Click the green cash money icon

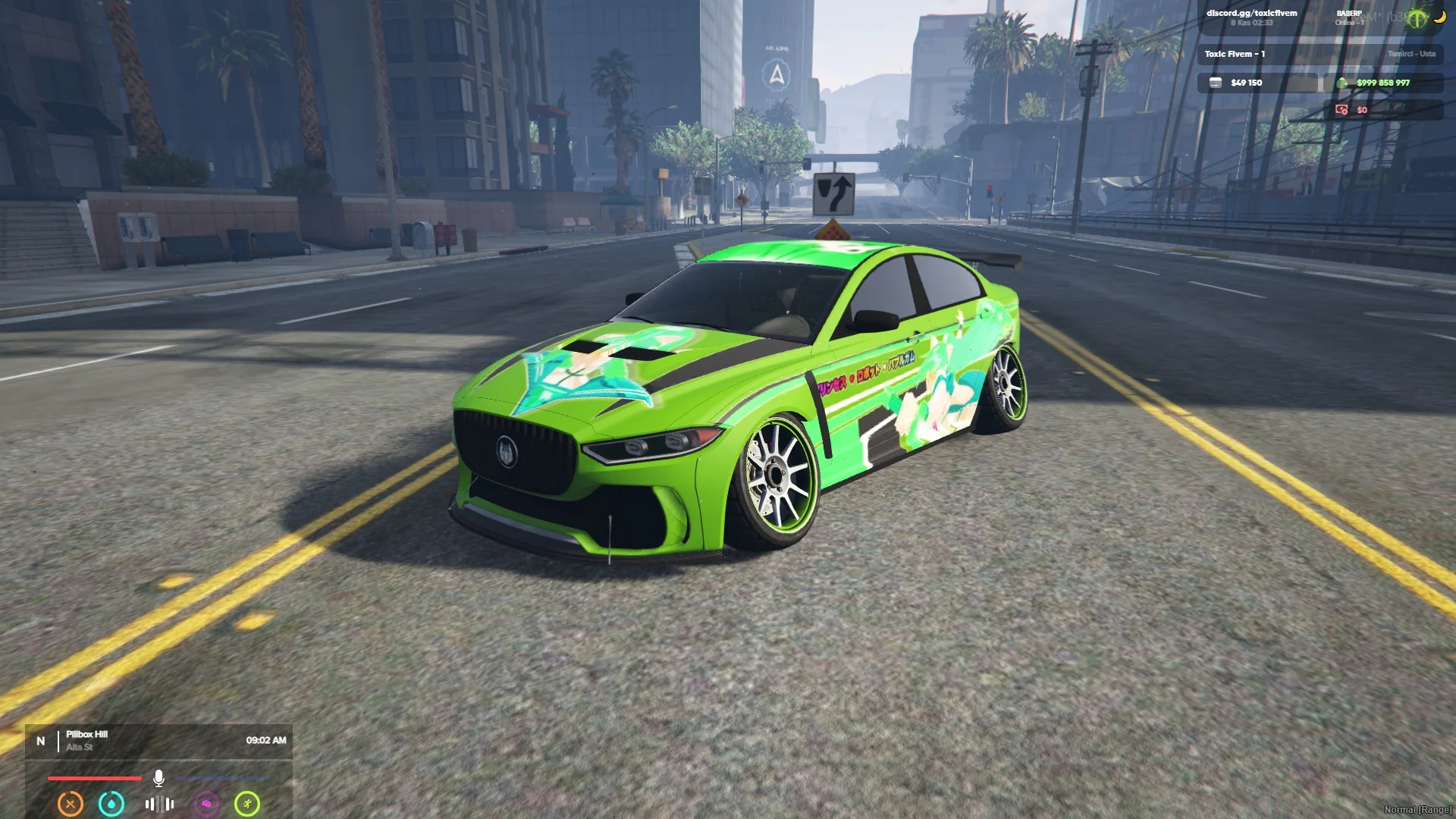click(1342, 83)
